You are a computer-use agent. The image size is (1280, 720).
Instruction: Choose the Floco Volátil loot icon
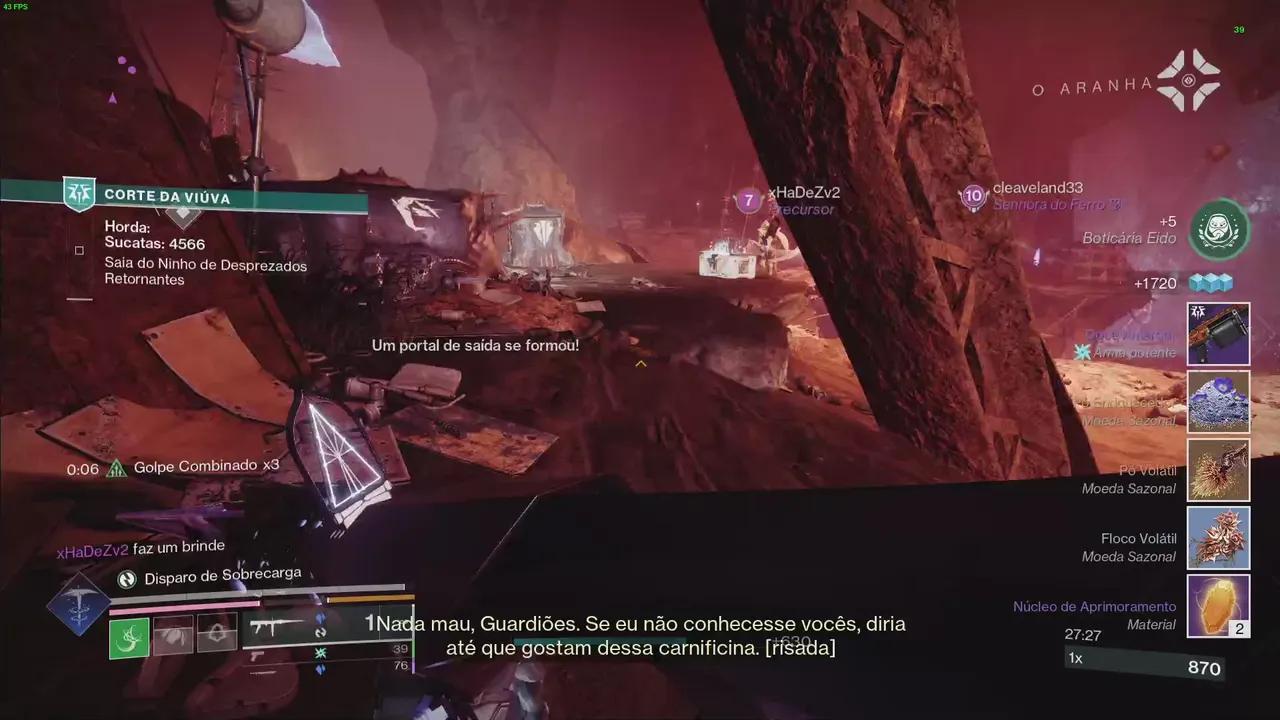[1218, 538]
